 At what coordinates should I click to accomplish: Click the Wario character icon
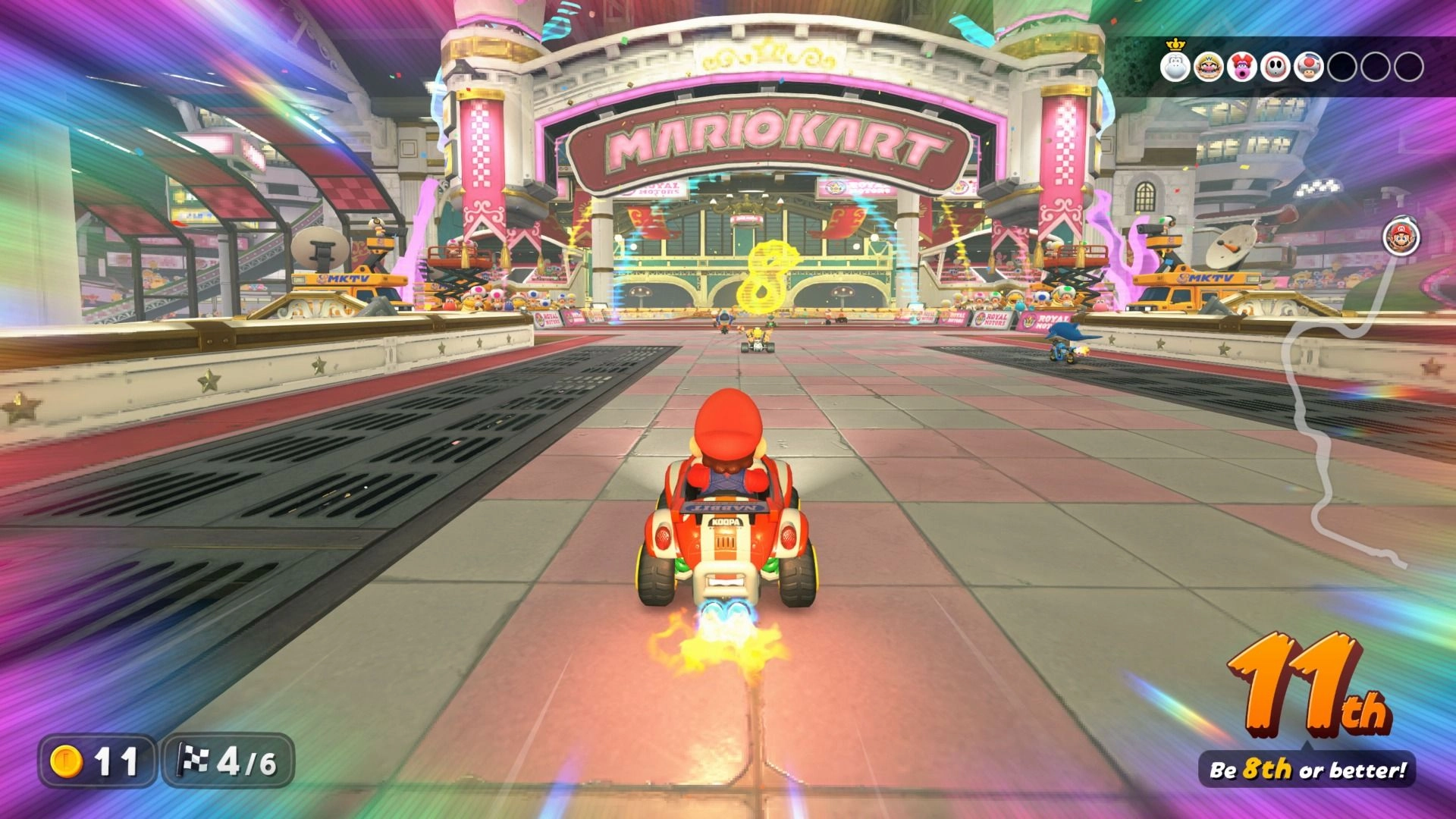[x=1211, y=67]
